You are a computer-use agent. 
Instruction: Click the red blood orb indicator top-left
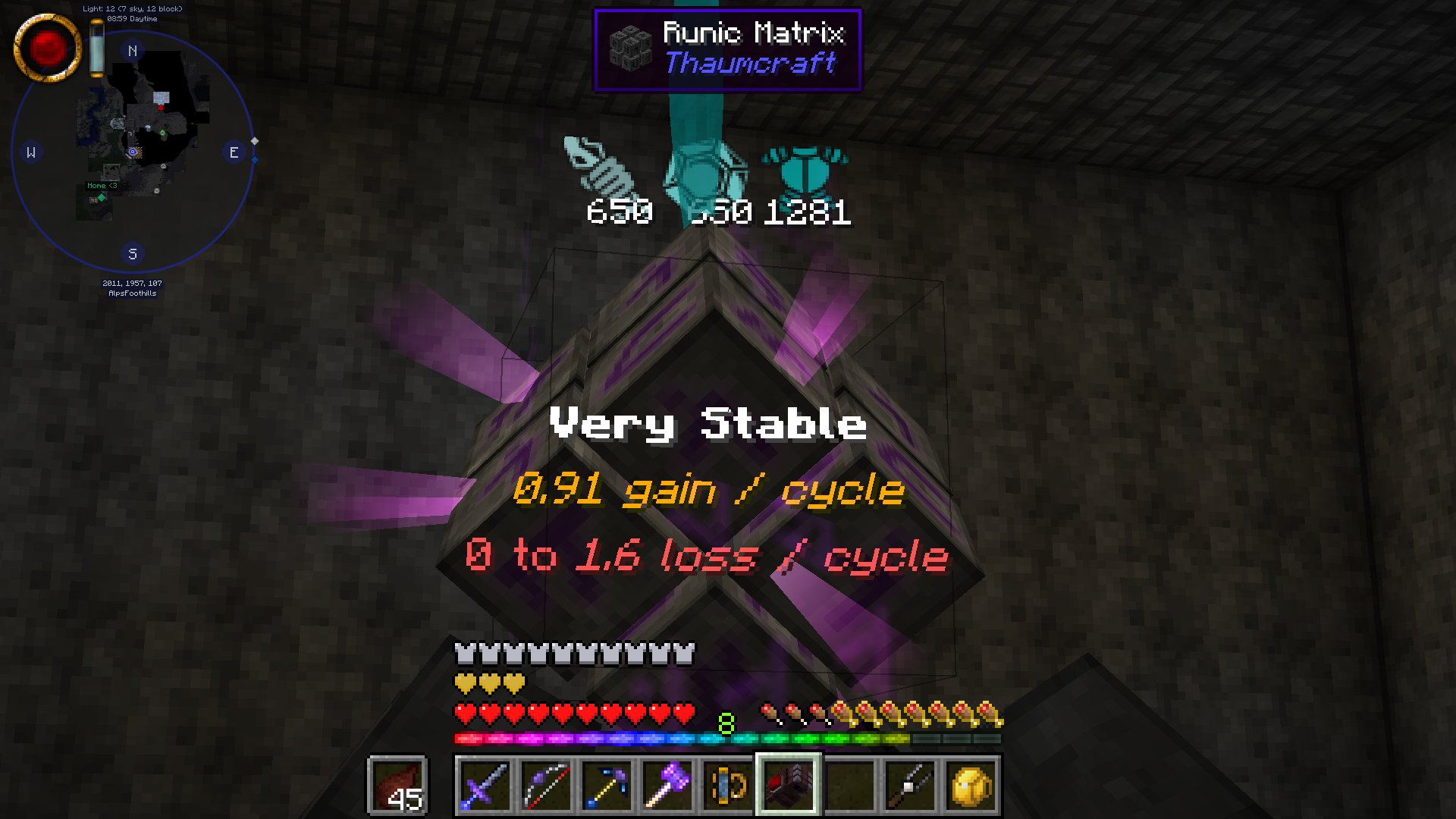(47, 47)
